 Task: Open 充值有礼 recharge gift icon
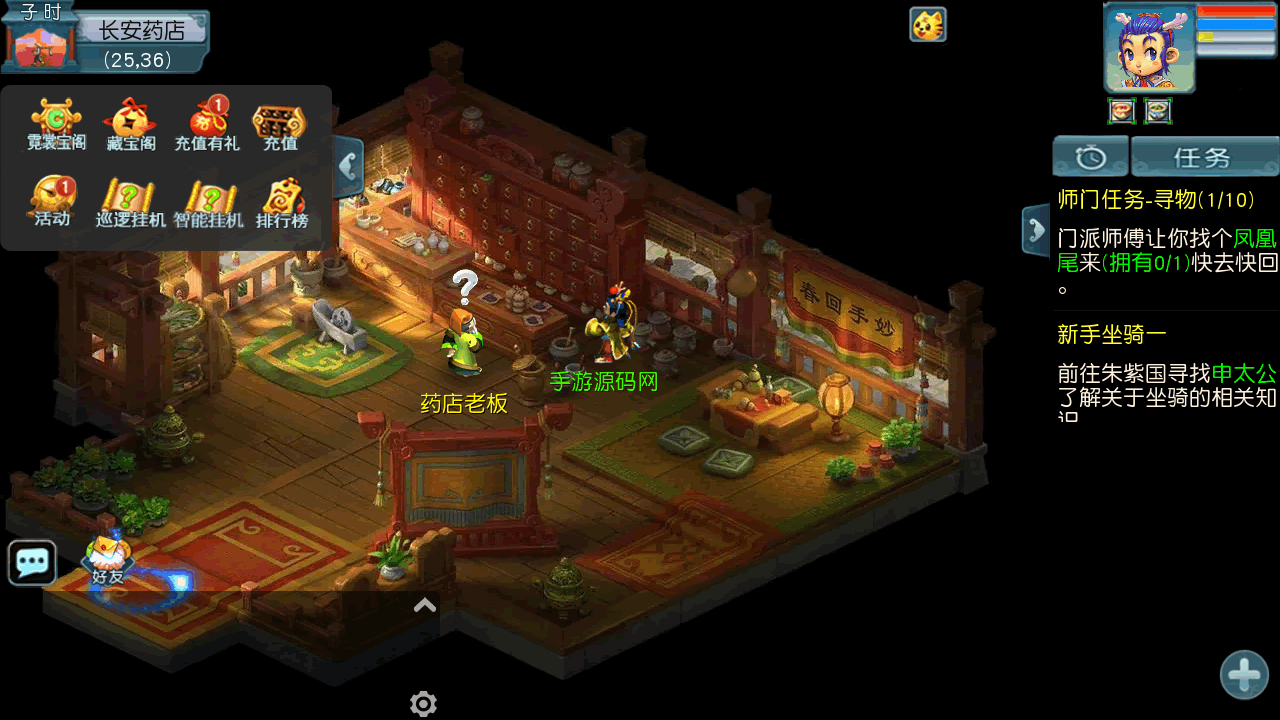click(206, 124)
